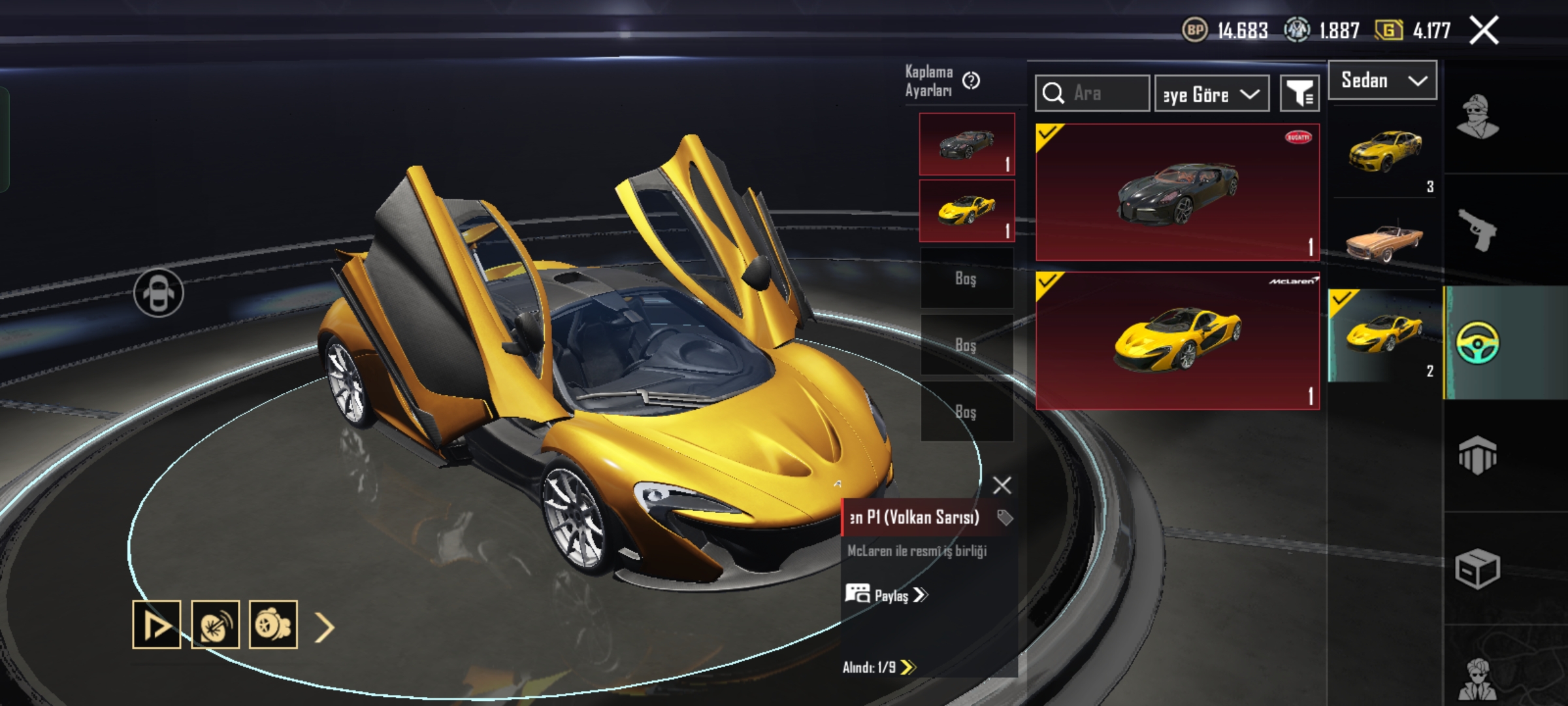This screenshot has height=706, width=1568.
Task: Close the McLaren P1 info panel
Action: coord(1002,485)
